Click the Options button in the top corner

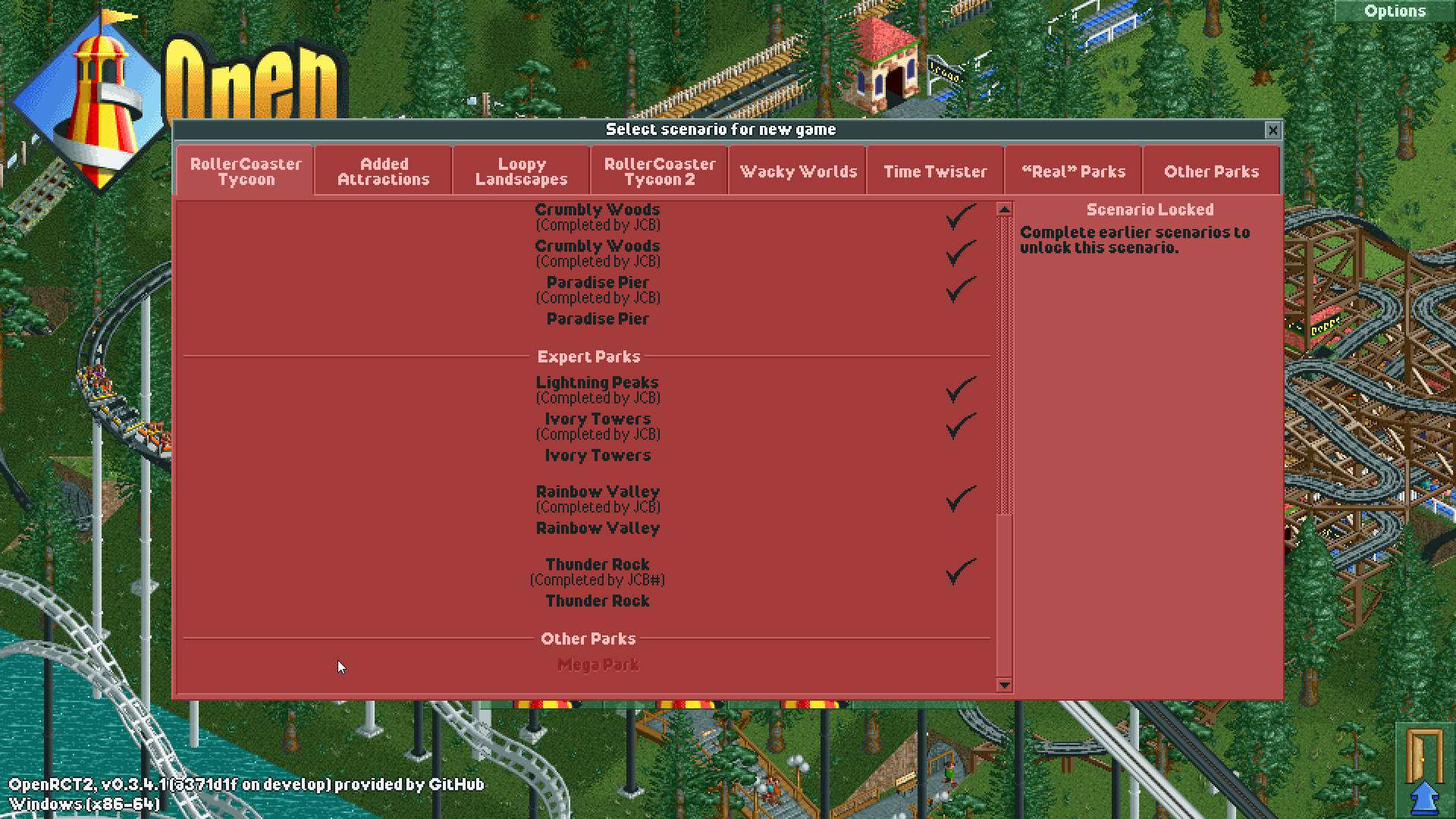tap(1395, 11)
